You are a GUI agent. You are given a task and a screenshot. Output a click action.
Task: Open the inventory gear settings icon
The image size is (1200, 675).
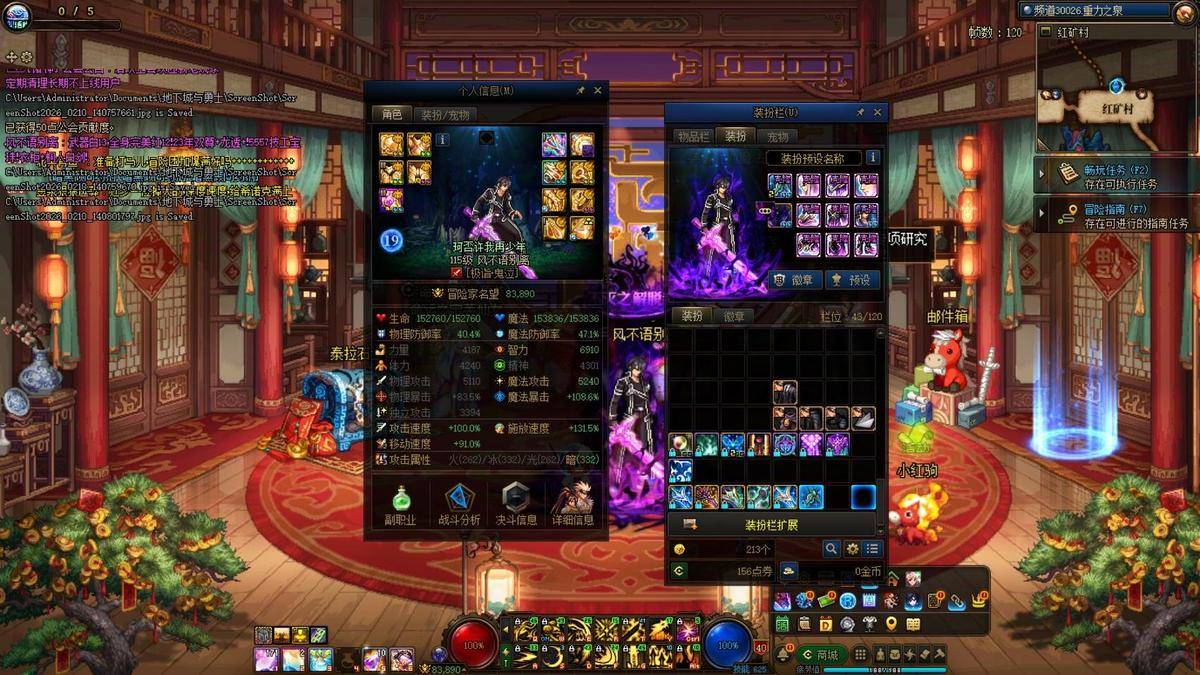click(x=852, y=549)
